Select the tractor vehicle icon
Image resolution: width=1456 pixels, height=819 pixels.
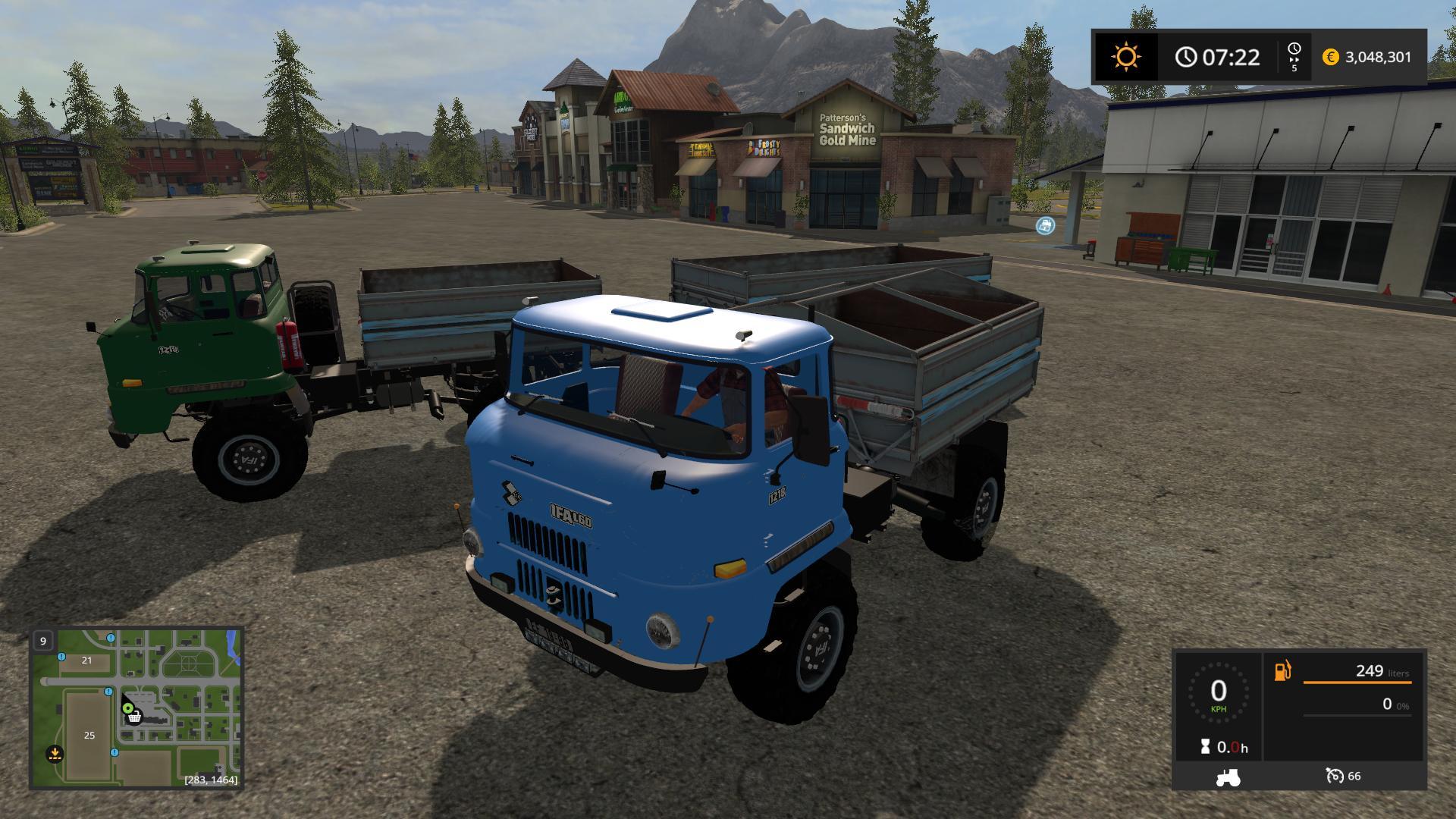point(1227,777)
